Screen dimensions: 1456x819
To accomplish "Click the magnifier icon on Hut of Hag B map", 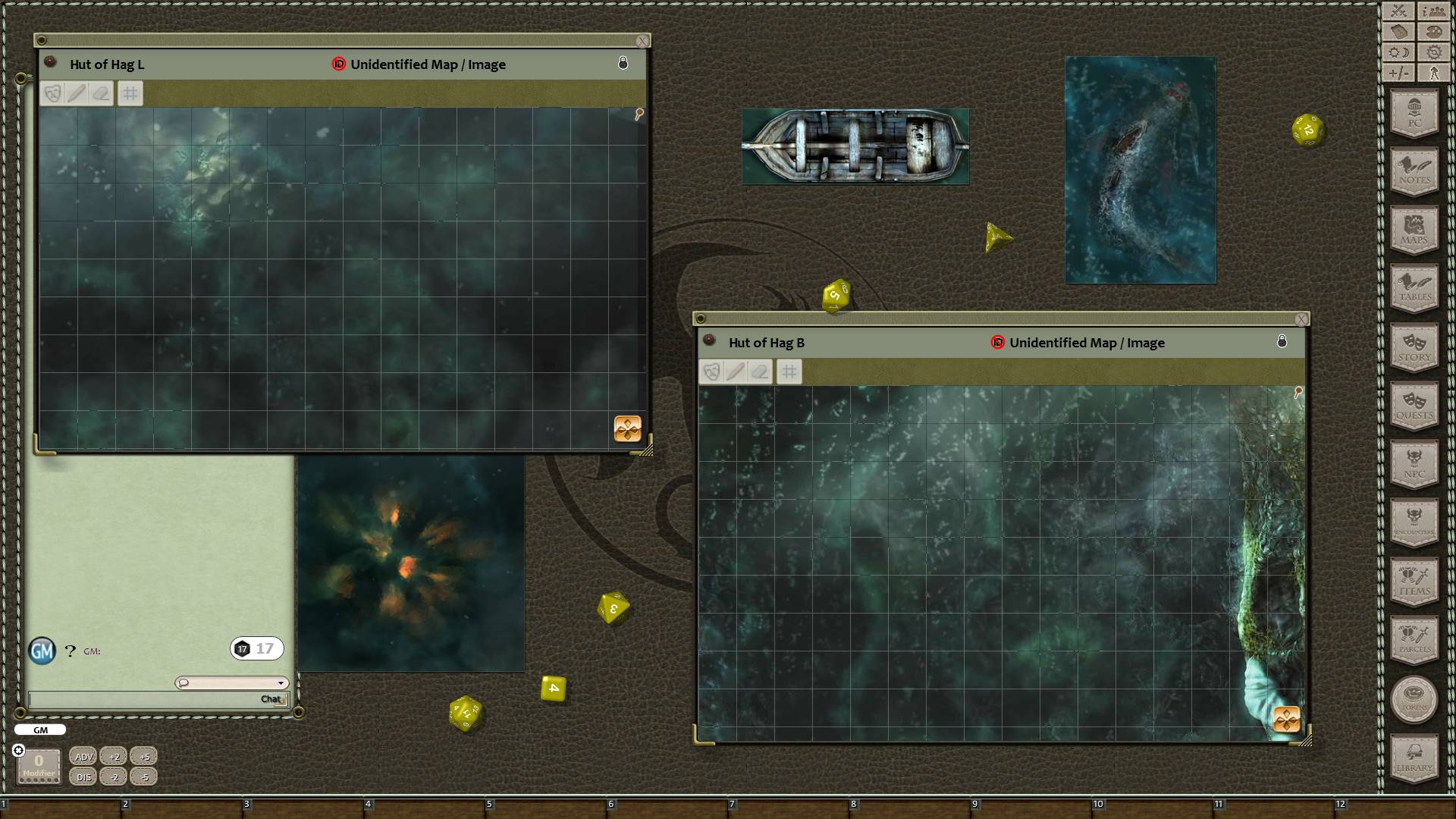I will pyautogui.click(x=1298, y=391).
